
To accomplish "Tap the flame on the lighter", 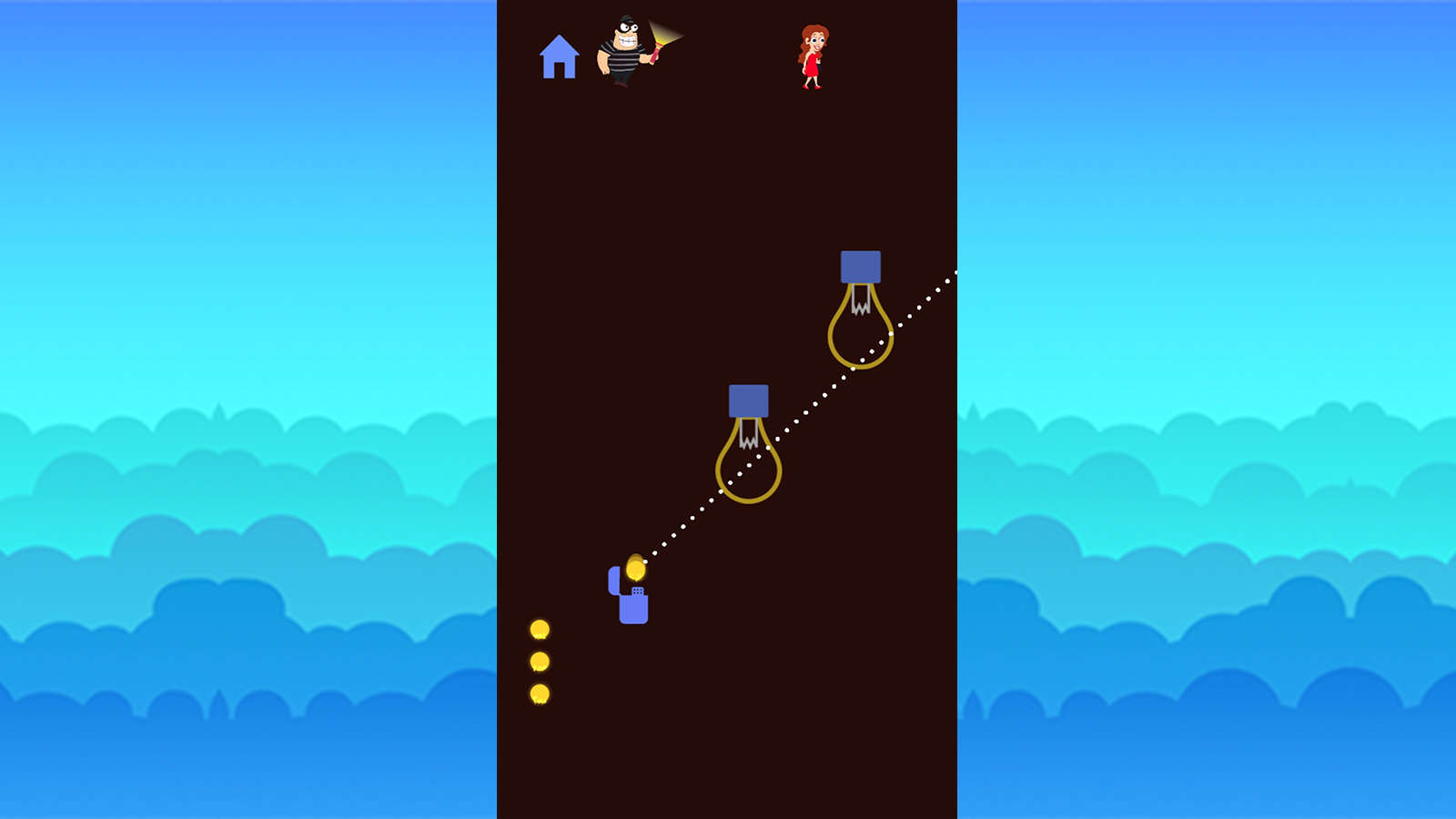I will 634,569.
